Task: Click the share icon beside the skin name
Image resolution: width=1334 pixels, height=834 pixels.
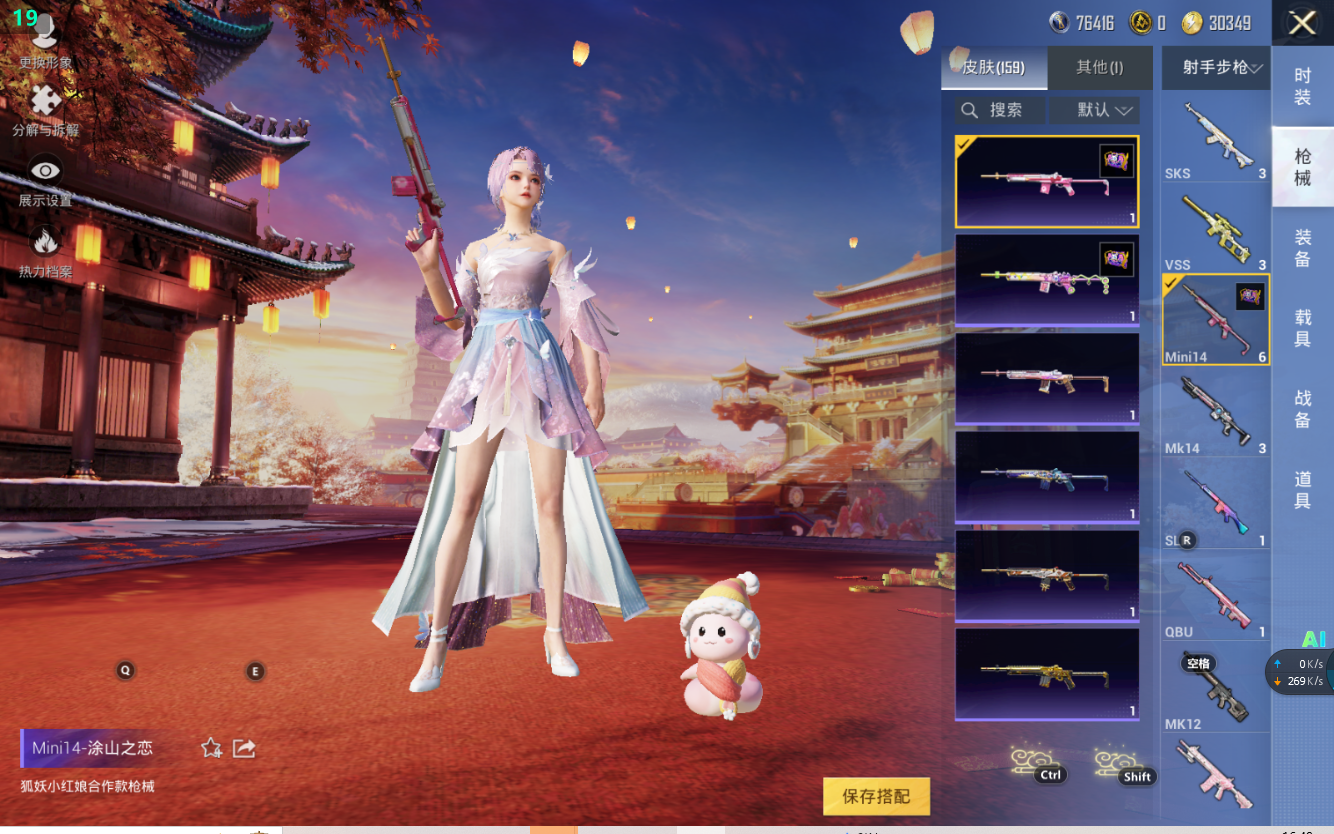Action: coord(244,748)
